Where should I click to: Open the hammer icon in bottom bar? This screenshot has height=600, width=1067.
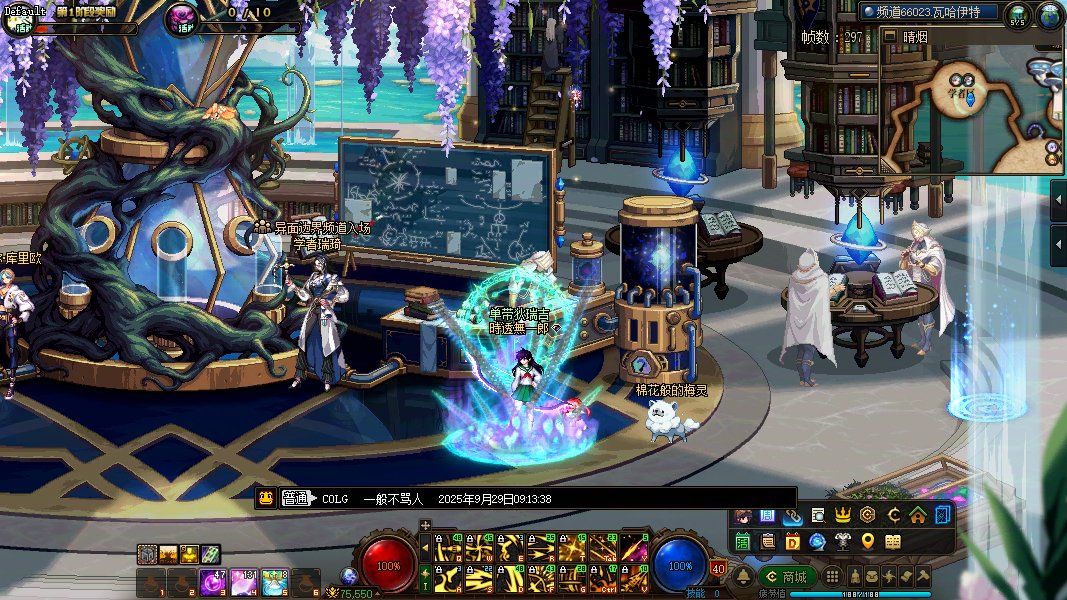pos(923,577)
